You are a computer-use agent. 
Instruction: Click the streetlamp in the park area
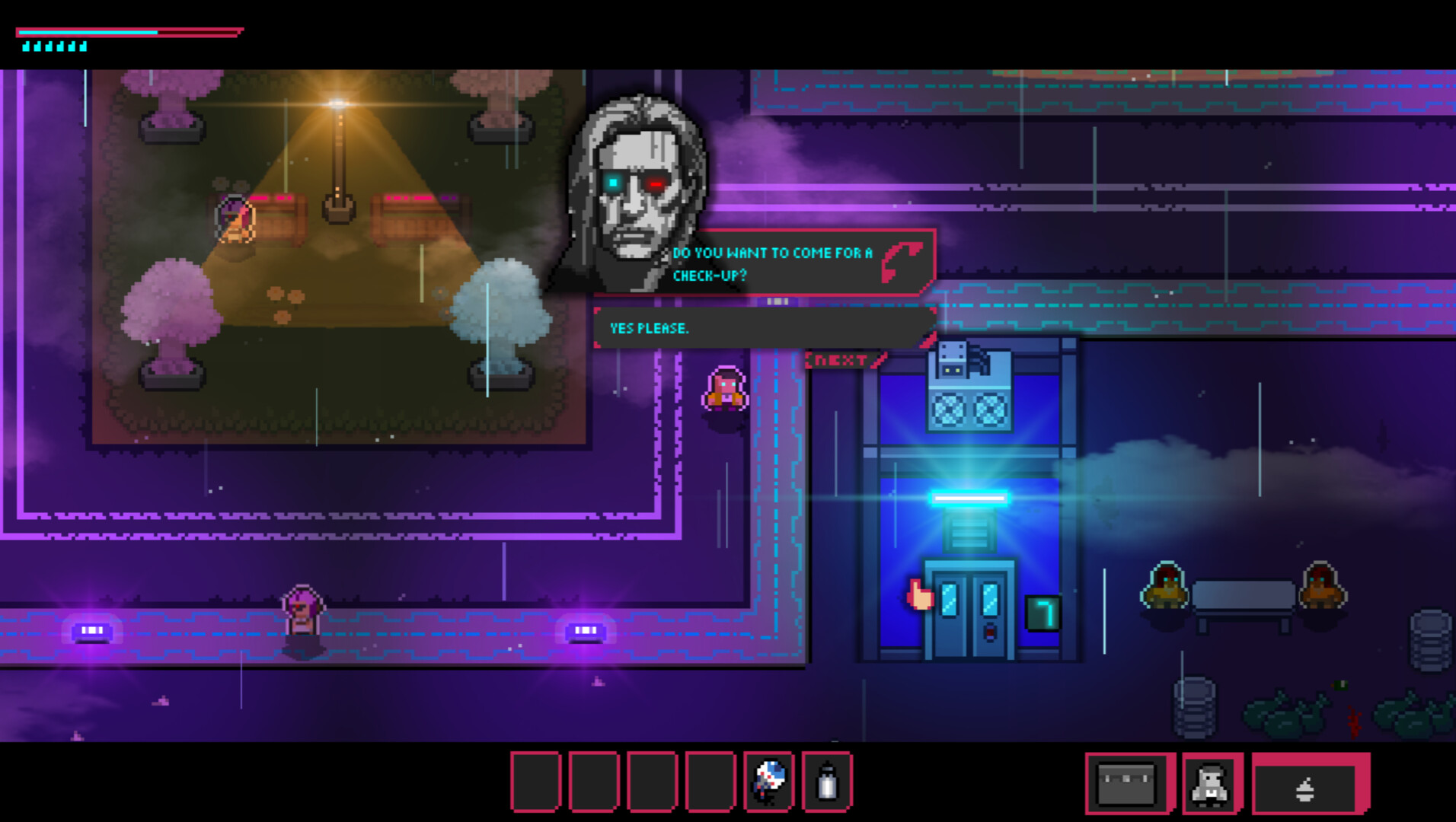pos(337,137)
